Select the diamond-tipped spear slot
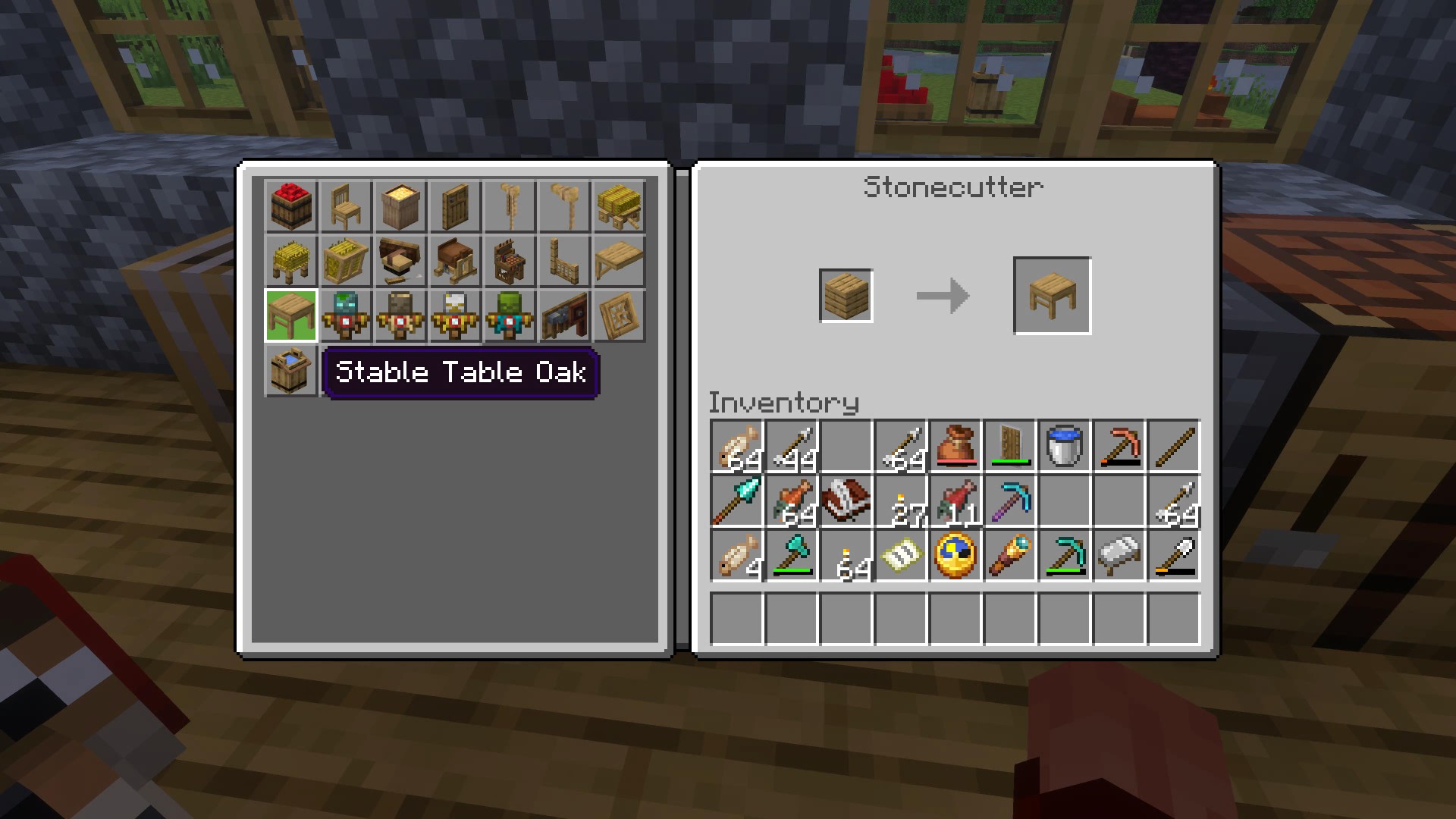The image size is (1456, 819). pyautogui.click(x=737, y=500)
